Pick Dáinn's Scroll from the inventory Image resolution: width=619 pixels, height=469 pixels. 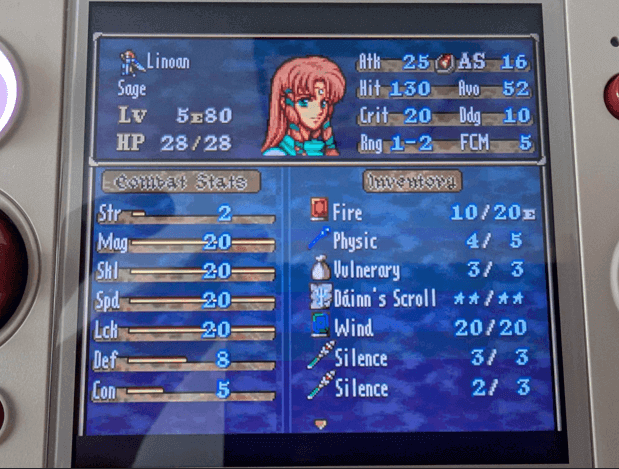click(x=385, y=299)
